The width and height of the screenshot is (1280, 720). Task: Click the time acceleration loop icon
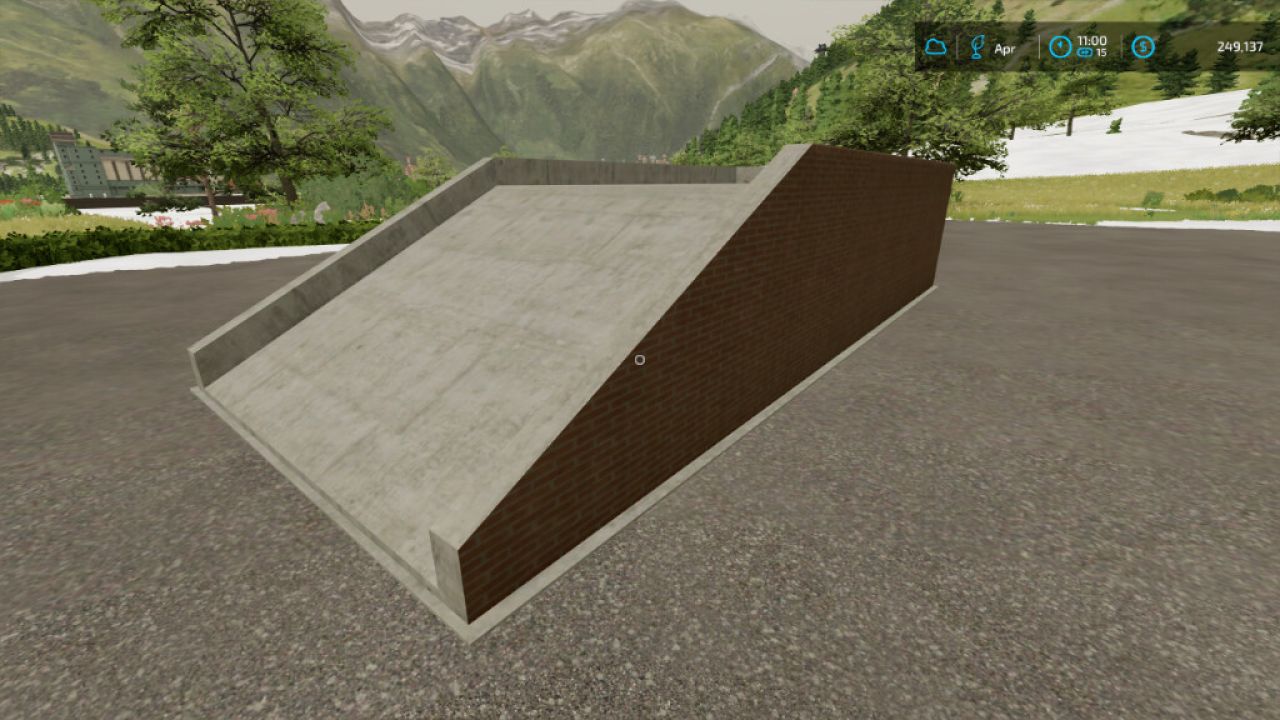coord(1084,52)
